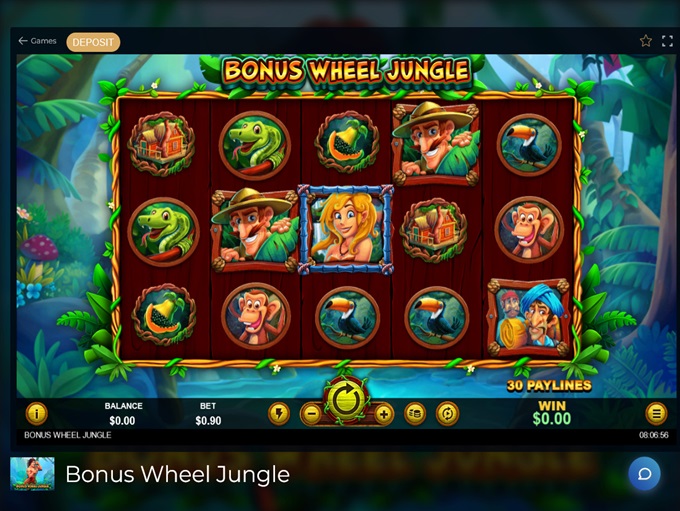Open the coin stack bet options
The image size is (680, 511).
point(416,414)
